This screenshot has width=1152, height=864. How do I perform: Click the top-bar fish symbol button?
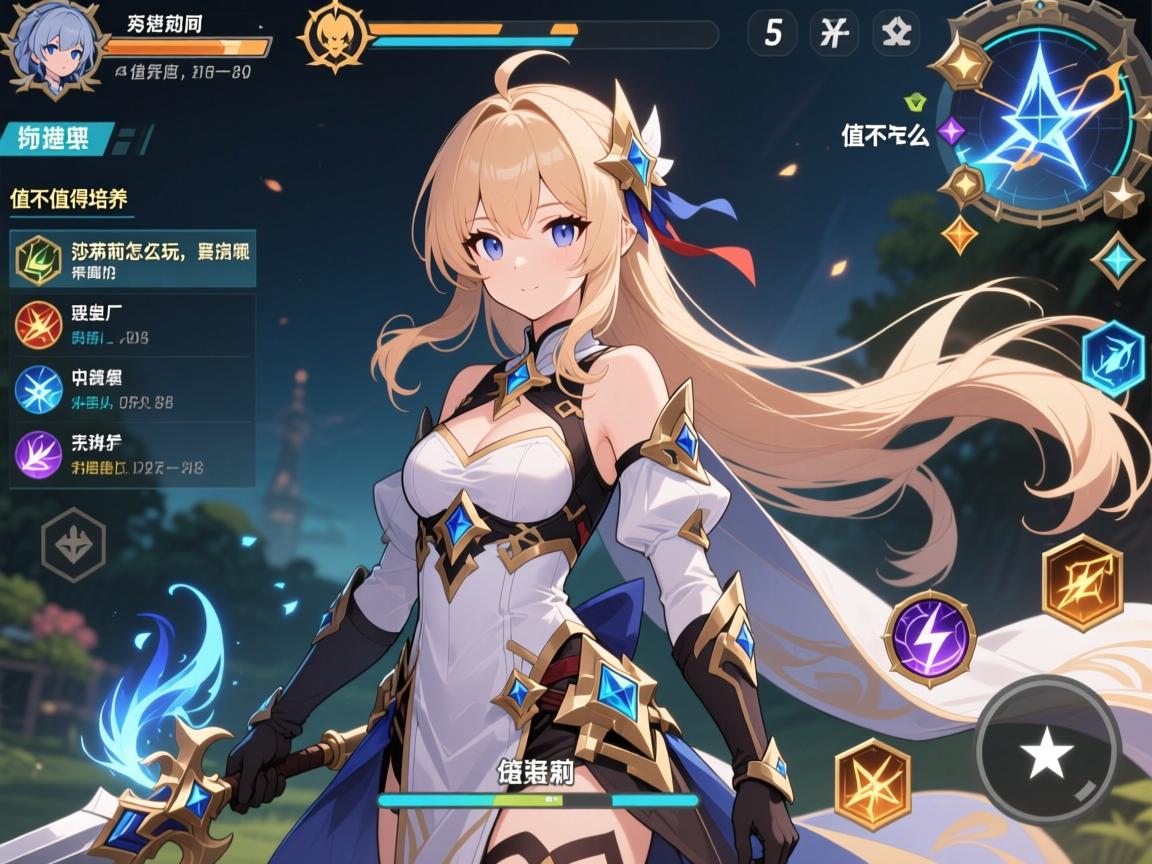(833, 34)
